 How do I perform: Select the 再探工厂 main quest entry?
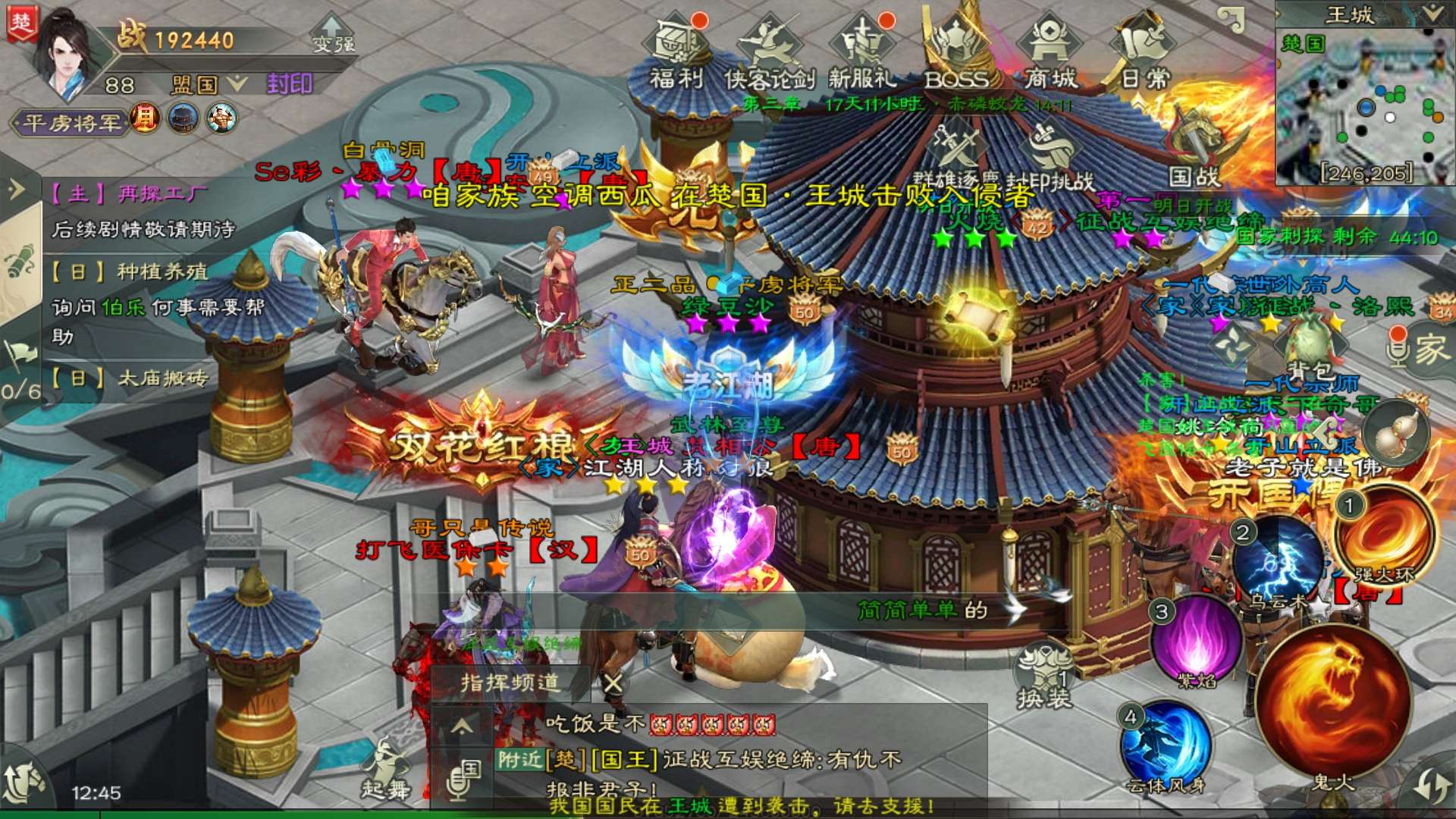coord(129,195)
